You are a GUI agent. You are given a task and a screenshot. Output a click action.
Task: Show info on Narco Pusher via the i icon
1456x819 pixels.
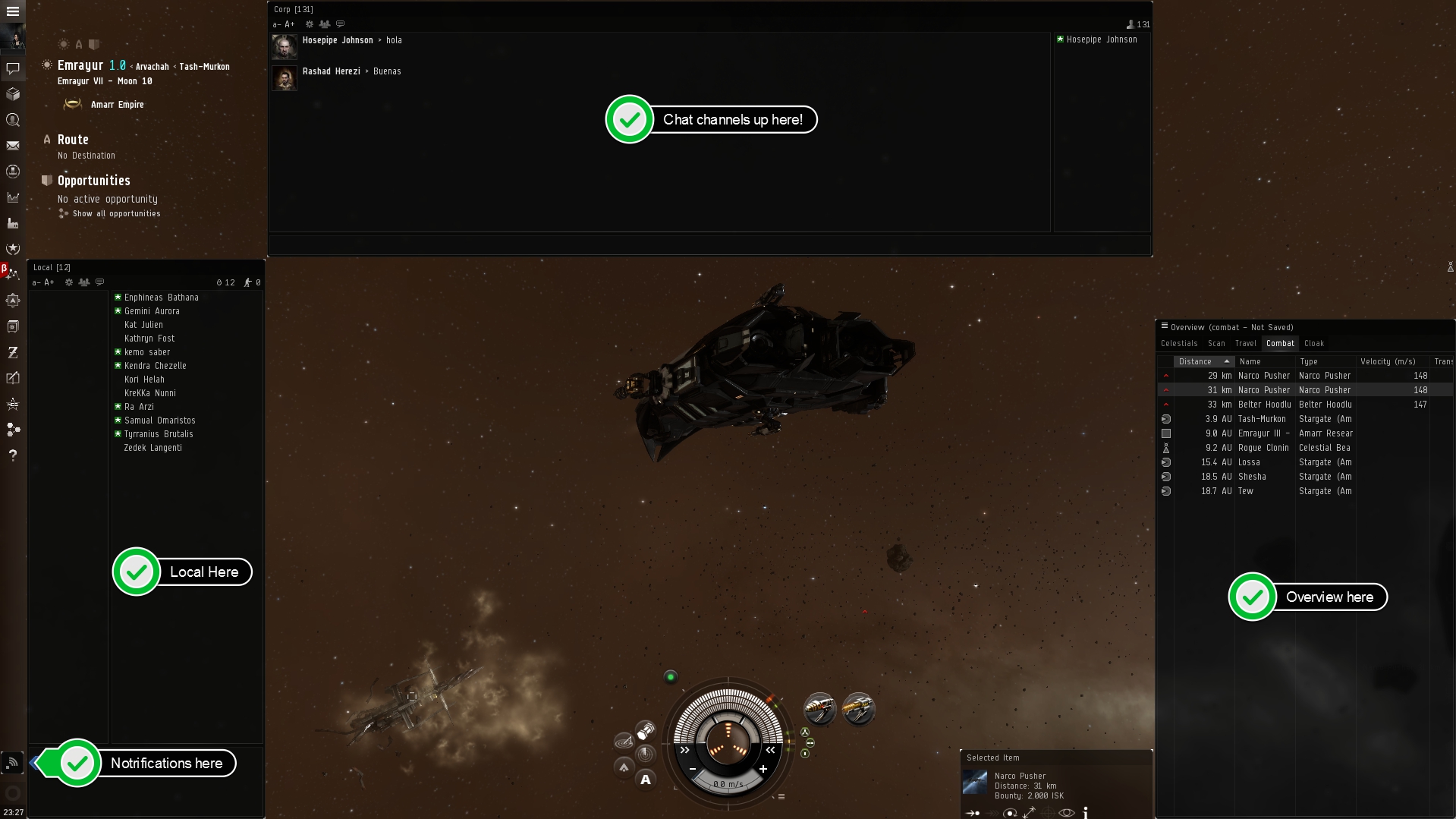click(x=1085, y=812)
